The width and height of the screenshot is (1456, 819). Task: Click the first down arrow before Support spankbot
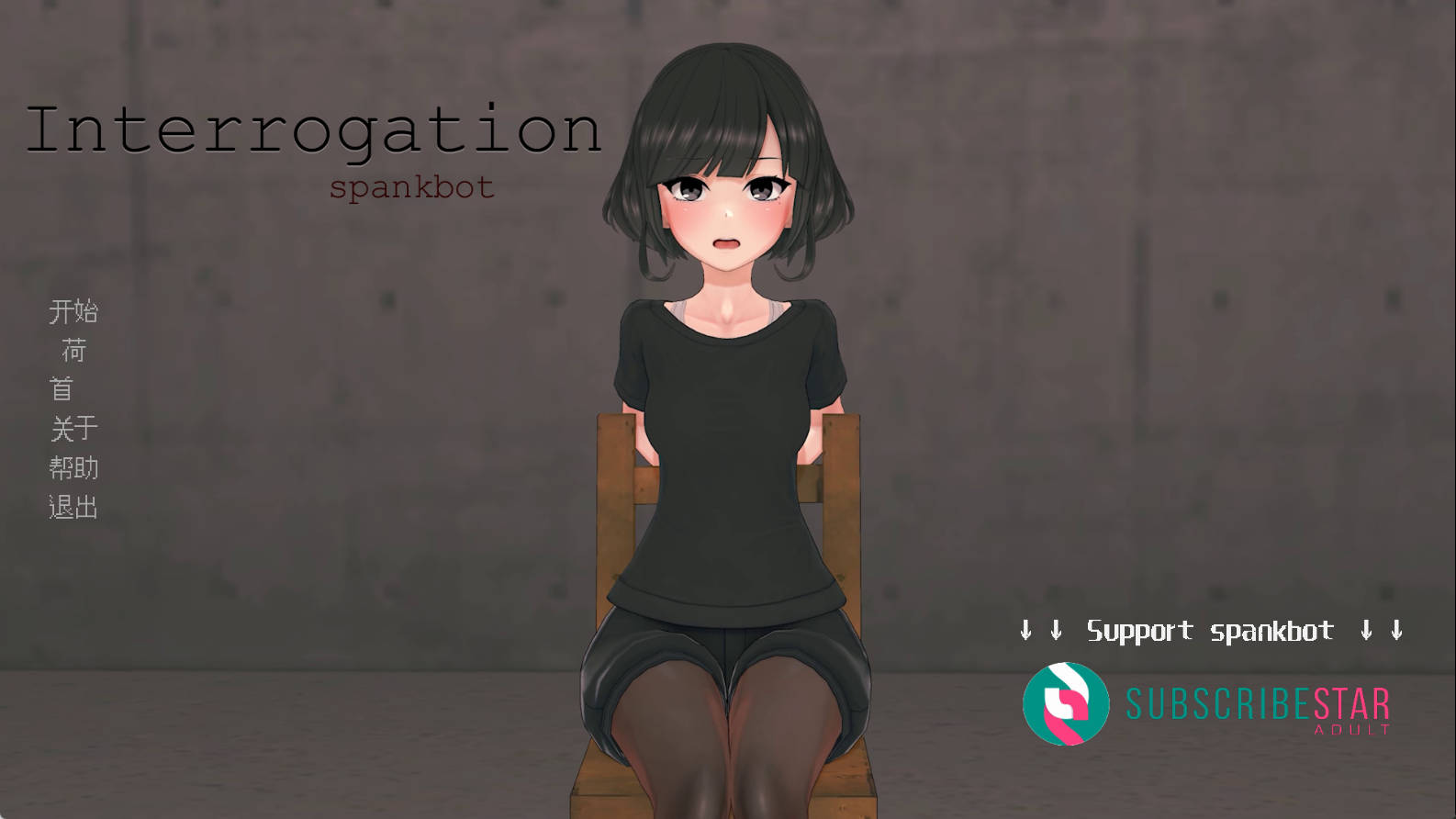(x=1025, y=631)
